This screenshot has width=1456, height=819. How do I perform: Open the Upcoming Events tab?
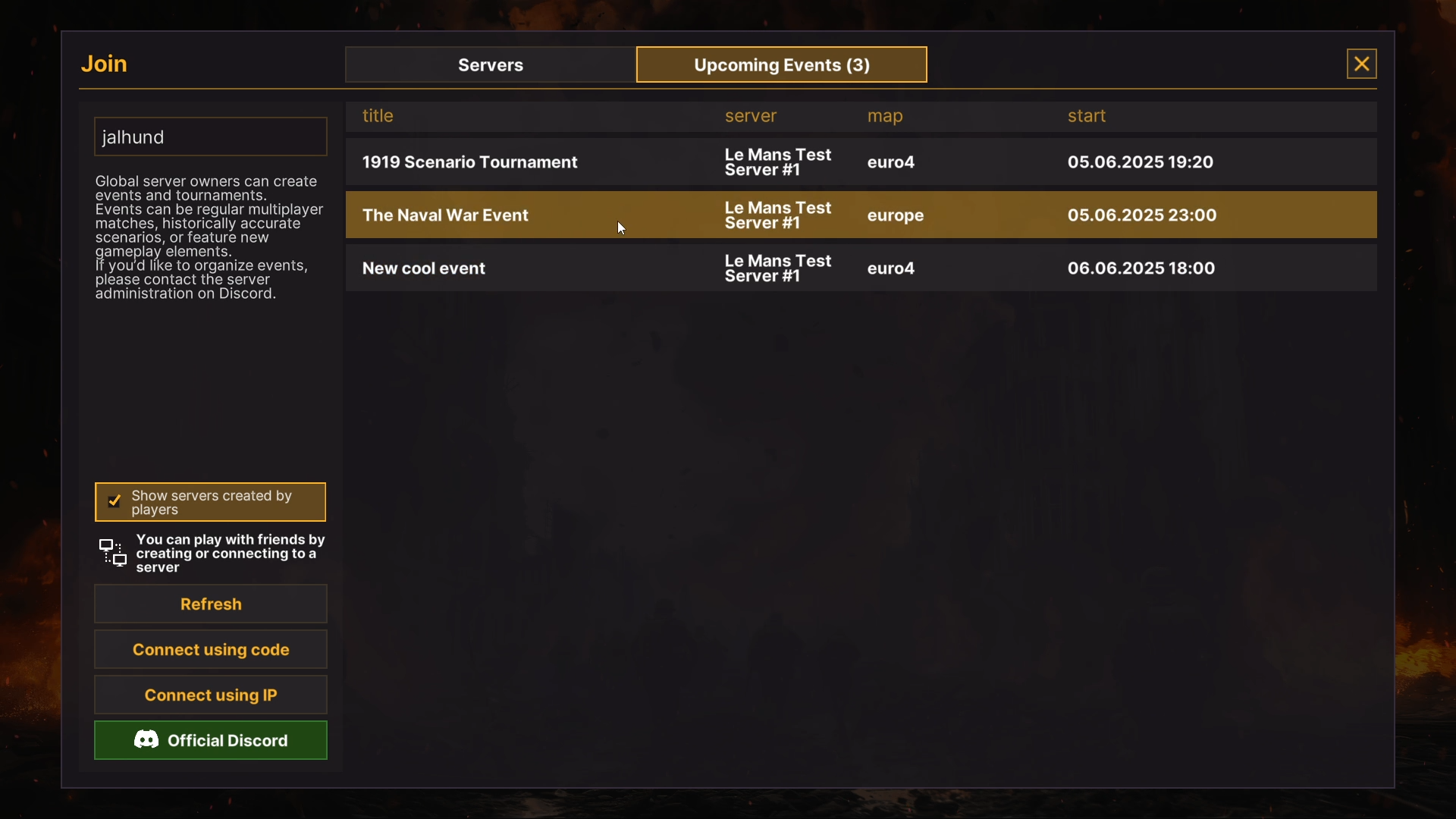click(780, 64)
